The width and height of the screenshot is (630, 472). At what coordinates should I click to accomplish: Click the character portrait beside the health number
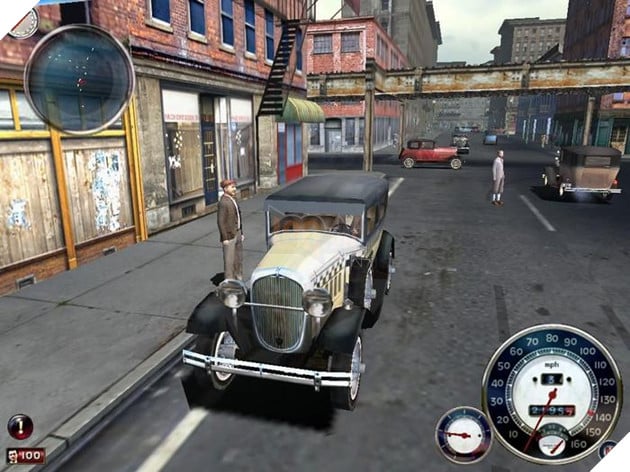coord(11,456)
